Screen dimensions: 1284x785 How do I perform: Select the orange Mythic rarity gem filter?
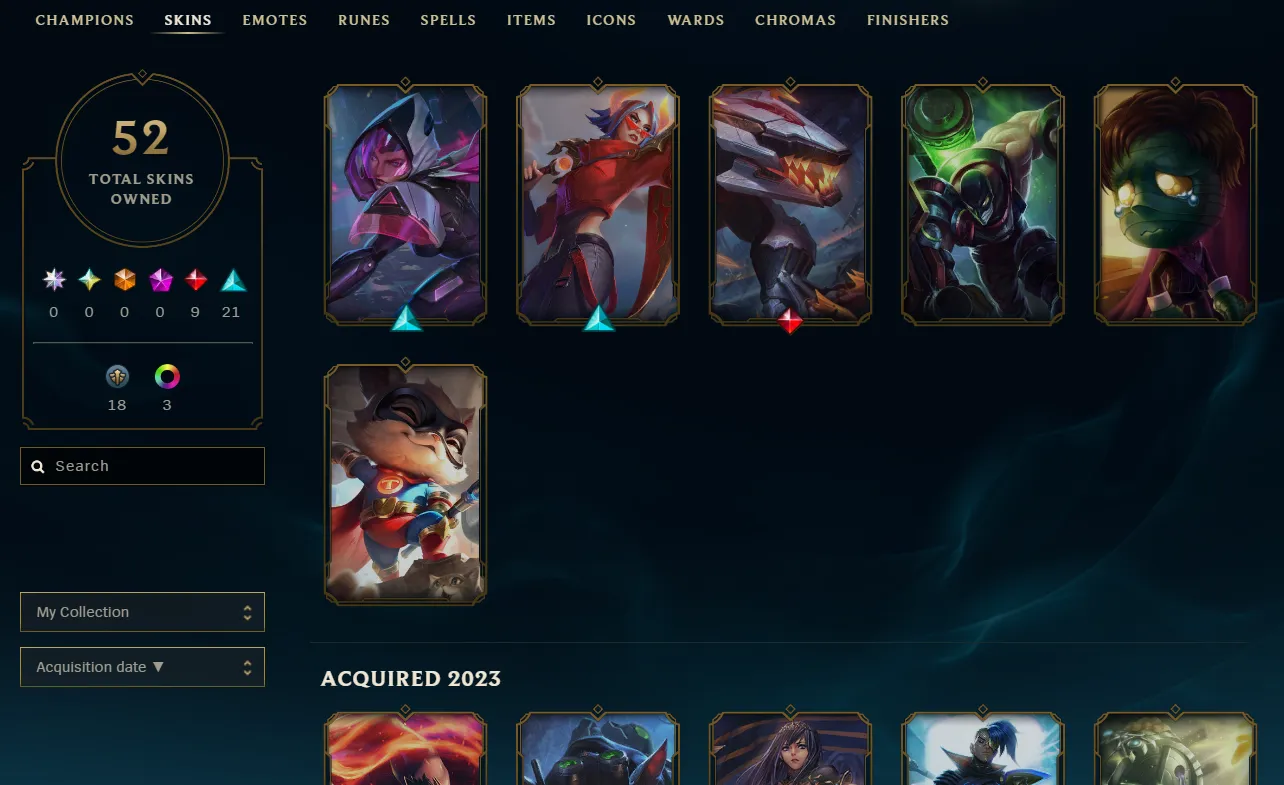coord(124,280)
